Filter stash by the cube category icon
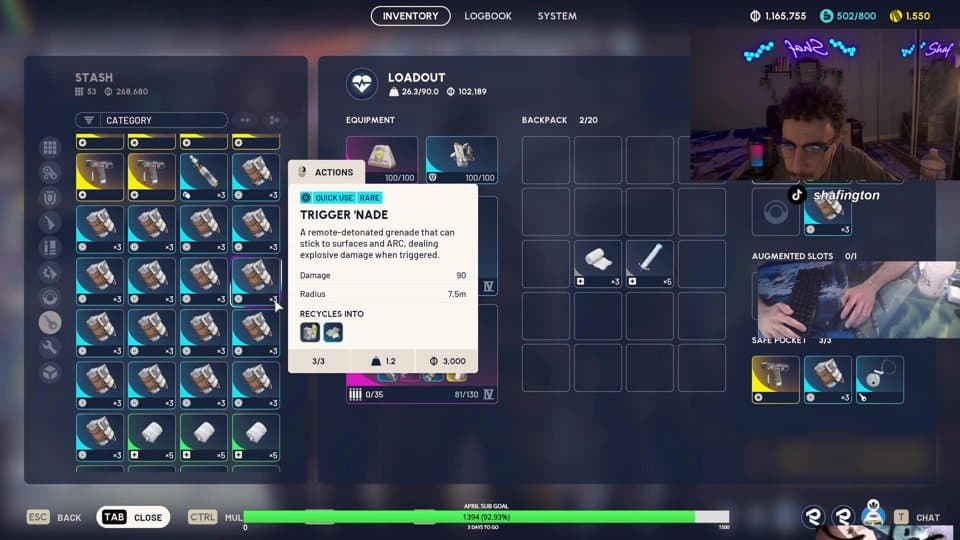960x540 pixels. 49,372
